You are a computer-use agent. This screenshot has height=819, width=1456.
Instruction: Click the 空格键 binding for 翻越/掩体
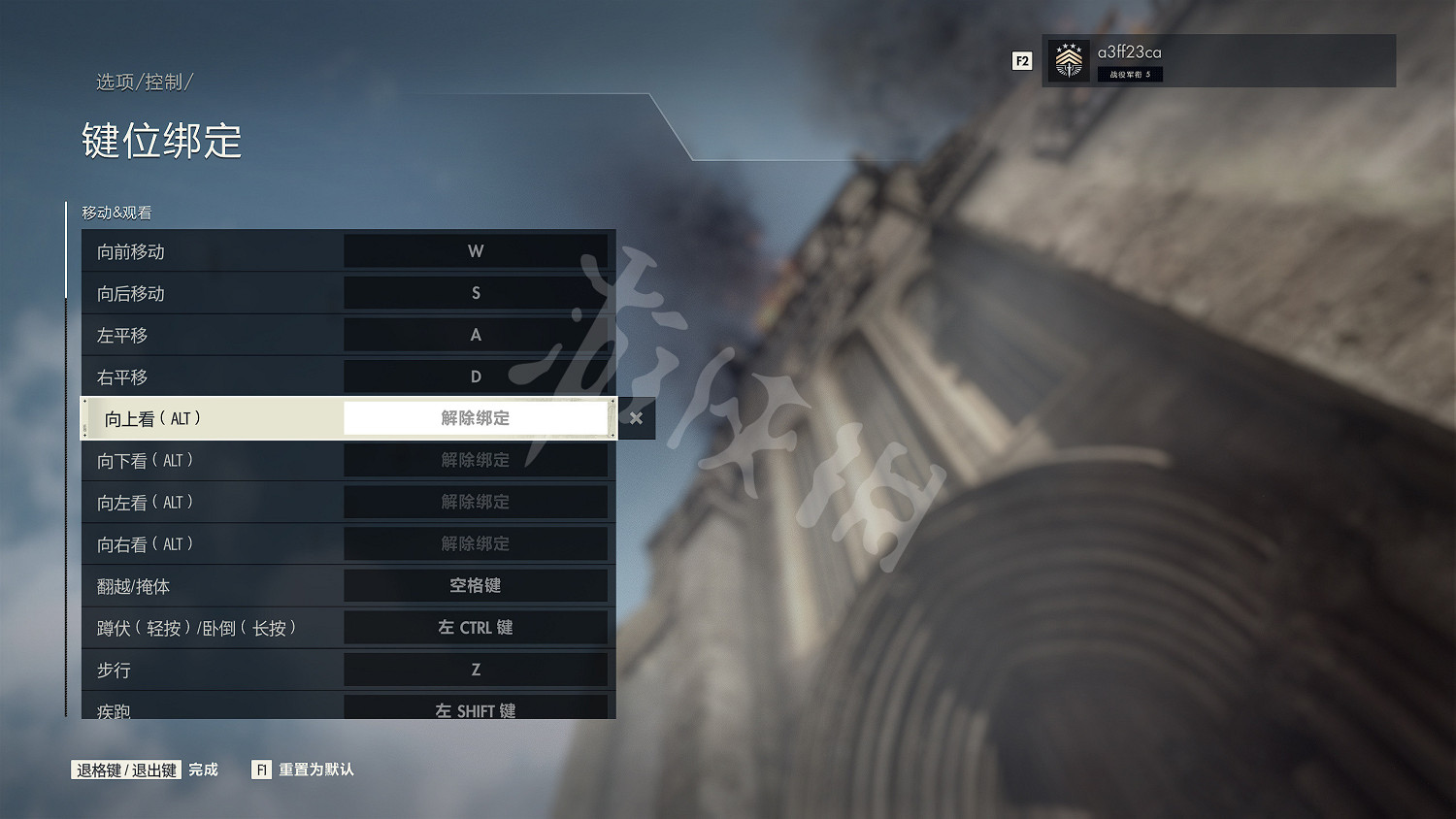point(476,585)
